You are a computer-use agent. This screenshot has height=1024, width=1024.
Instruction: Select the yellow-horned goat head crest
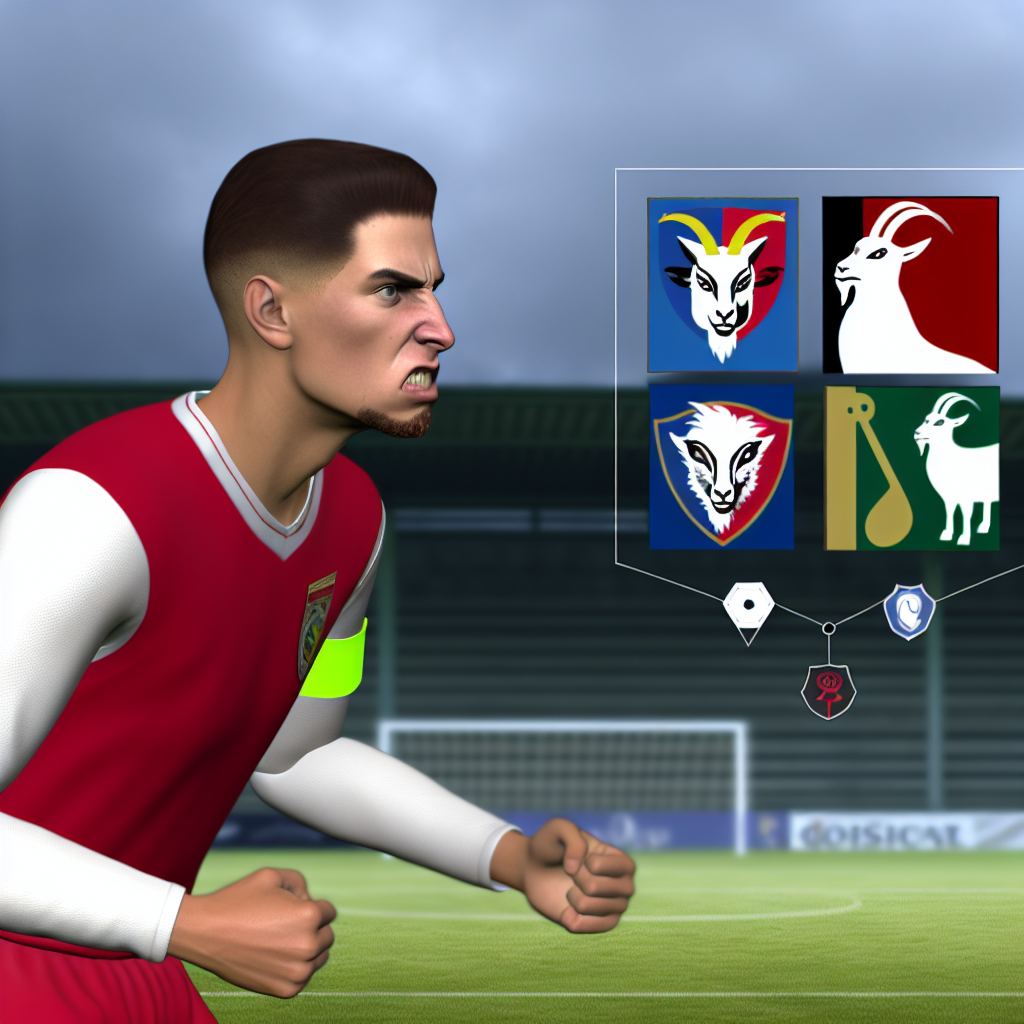click(x=722, y=285)
